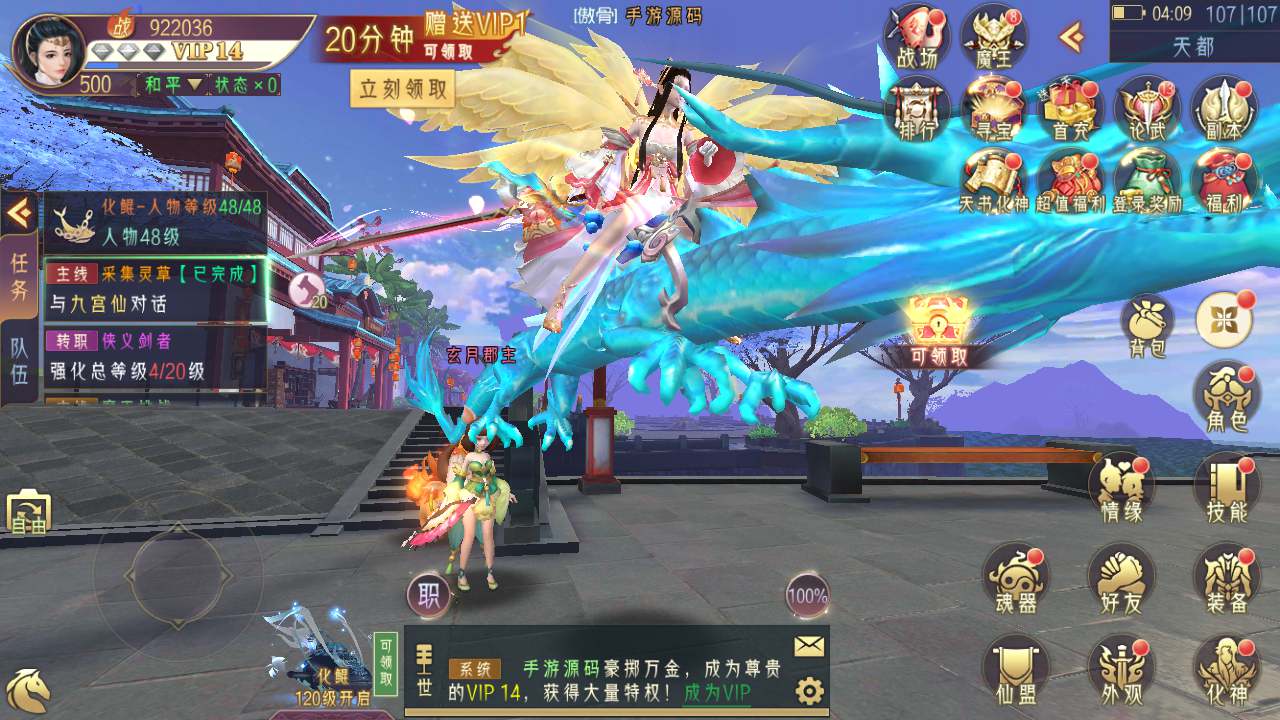Open the 装备 equipment panel
Screen dimensions: 1280x720
[1226, 581]
